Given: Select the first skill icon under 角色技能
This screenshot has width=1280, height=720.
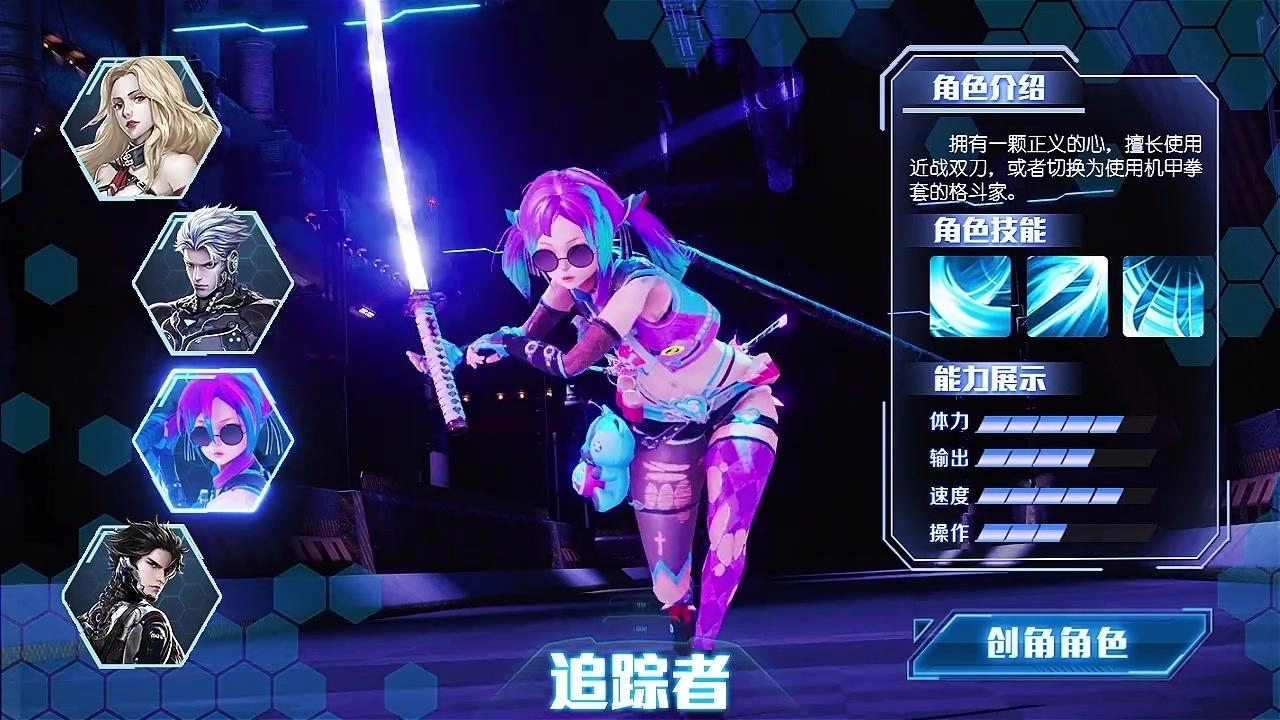Looking at the screenshot, I should [969, 295].
